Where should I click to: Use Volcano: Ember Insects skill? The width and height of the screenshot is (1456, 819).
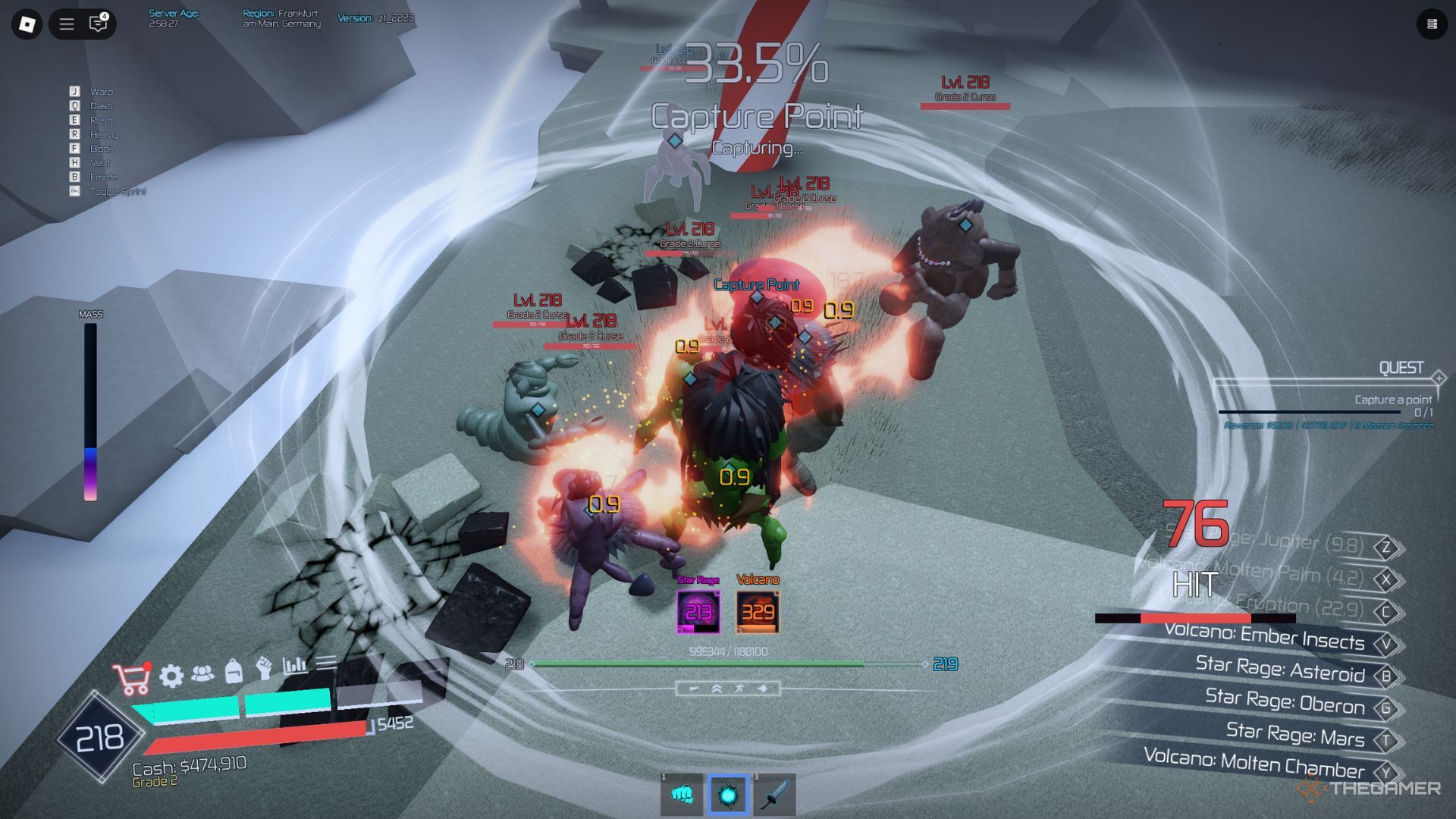point(1264,638)
